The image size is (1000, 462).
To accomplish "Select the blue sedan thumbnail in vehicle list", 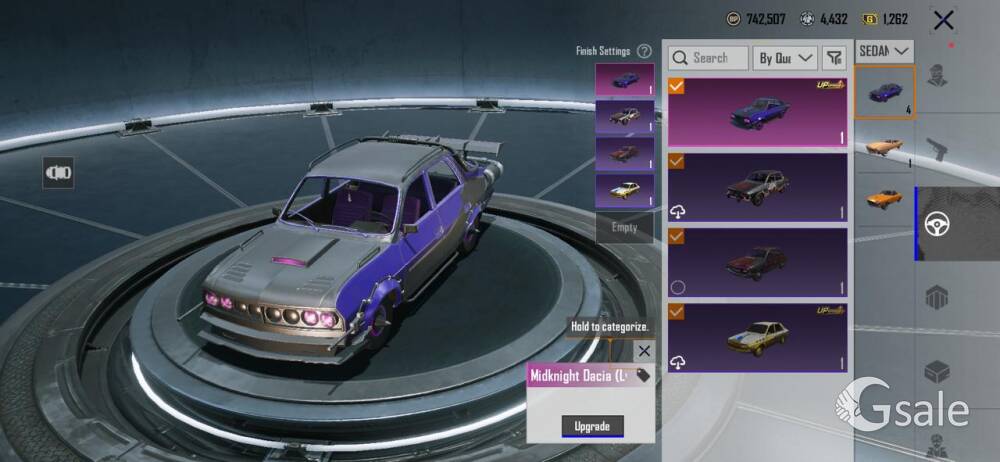I will click(x=884, y=92).
